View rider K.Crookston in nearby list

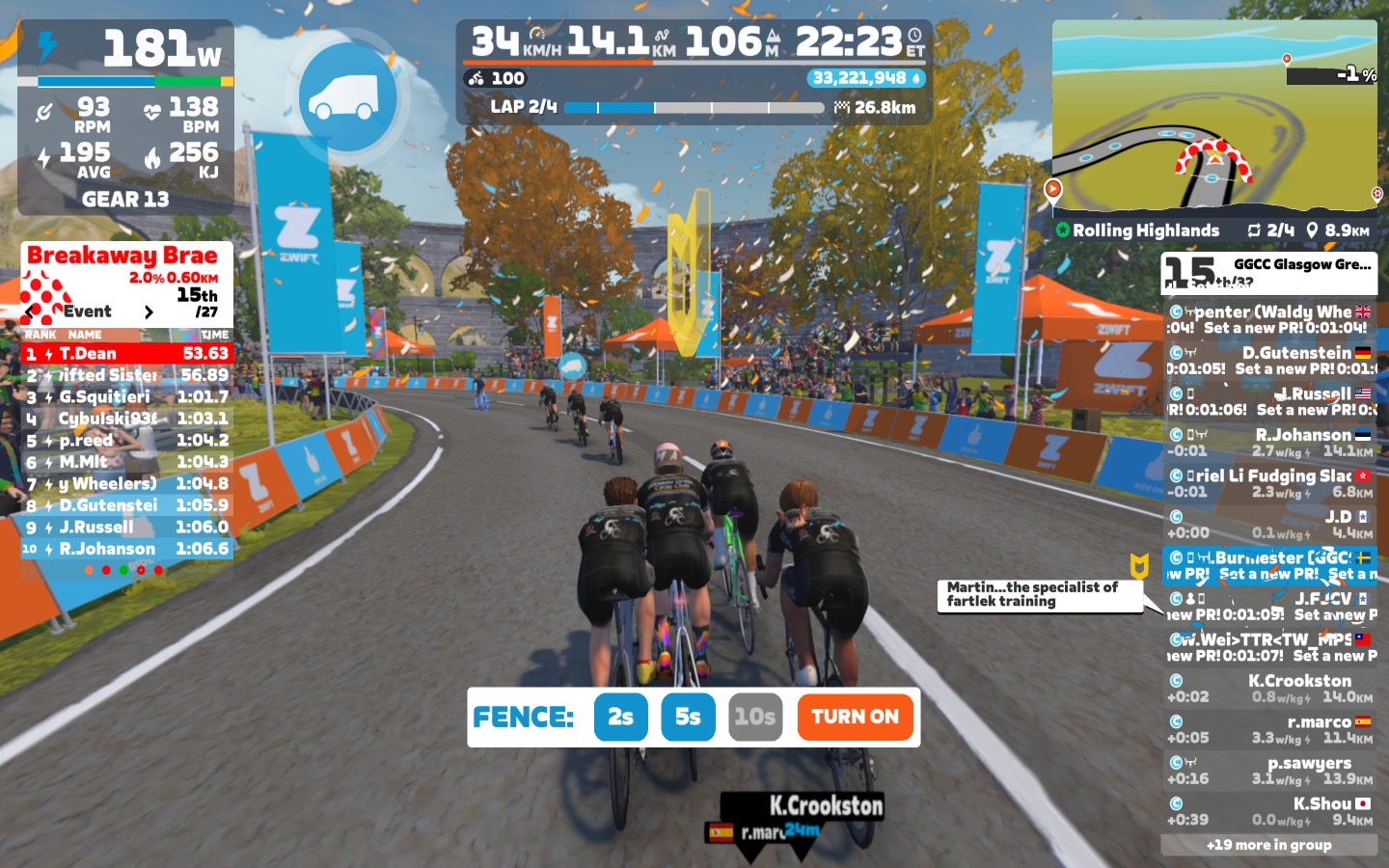(x=1268, y=689)
